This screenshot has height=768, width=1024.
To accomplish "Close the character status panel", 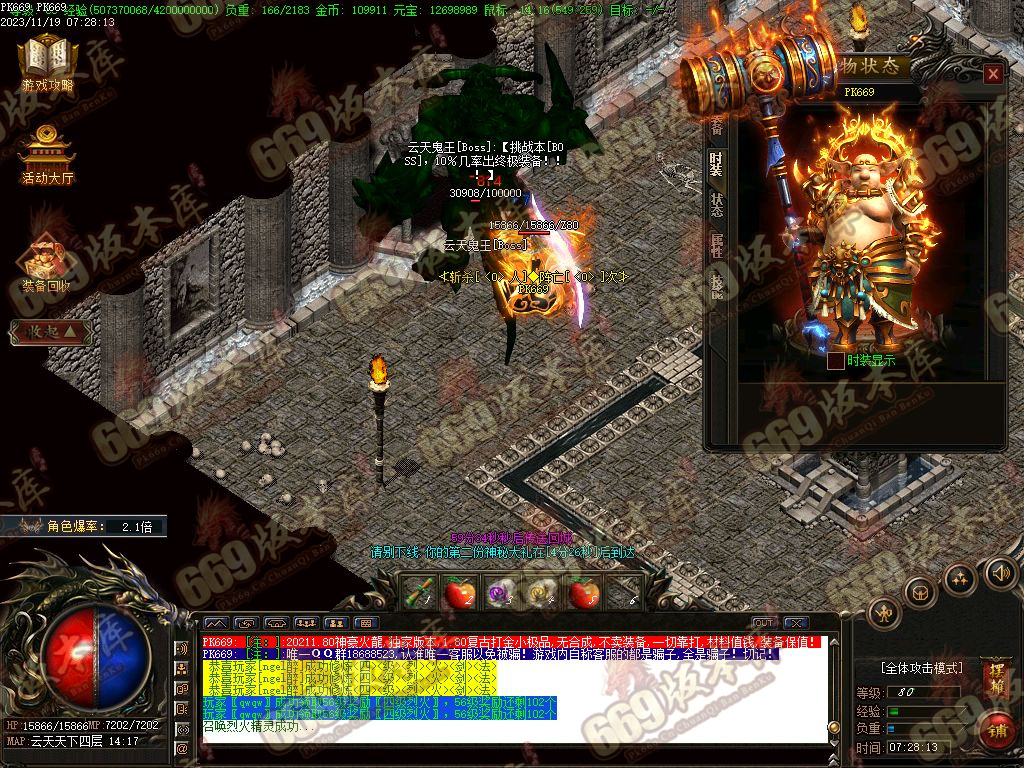I will pos(992,74).
